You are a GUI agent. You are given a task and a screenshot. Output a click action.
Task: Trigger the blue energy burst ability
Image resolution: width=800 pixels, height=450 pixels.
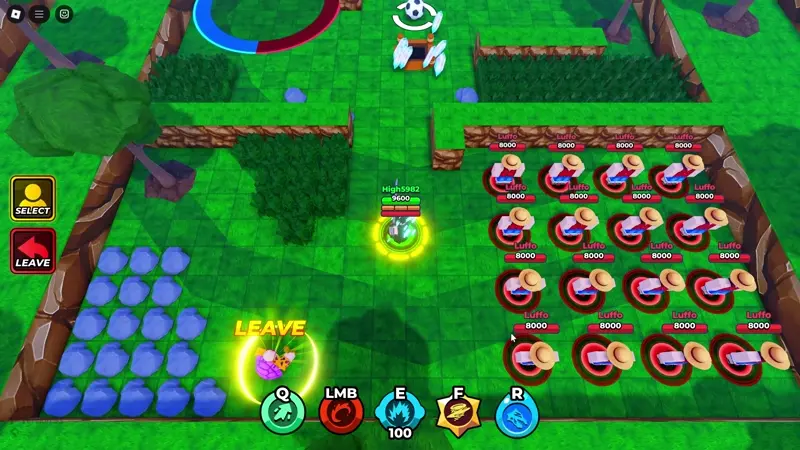[x=399, y=412]
